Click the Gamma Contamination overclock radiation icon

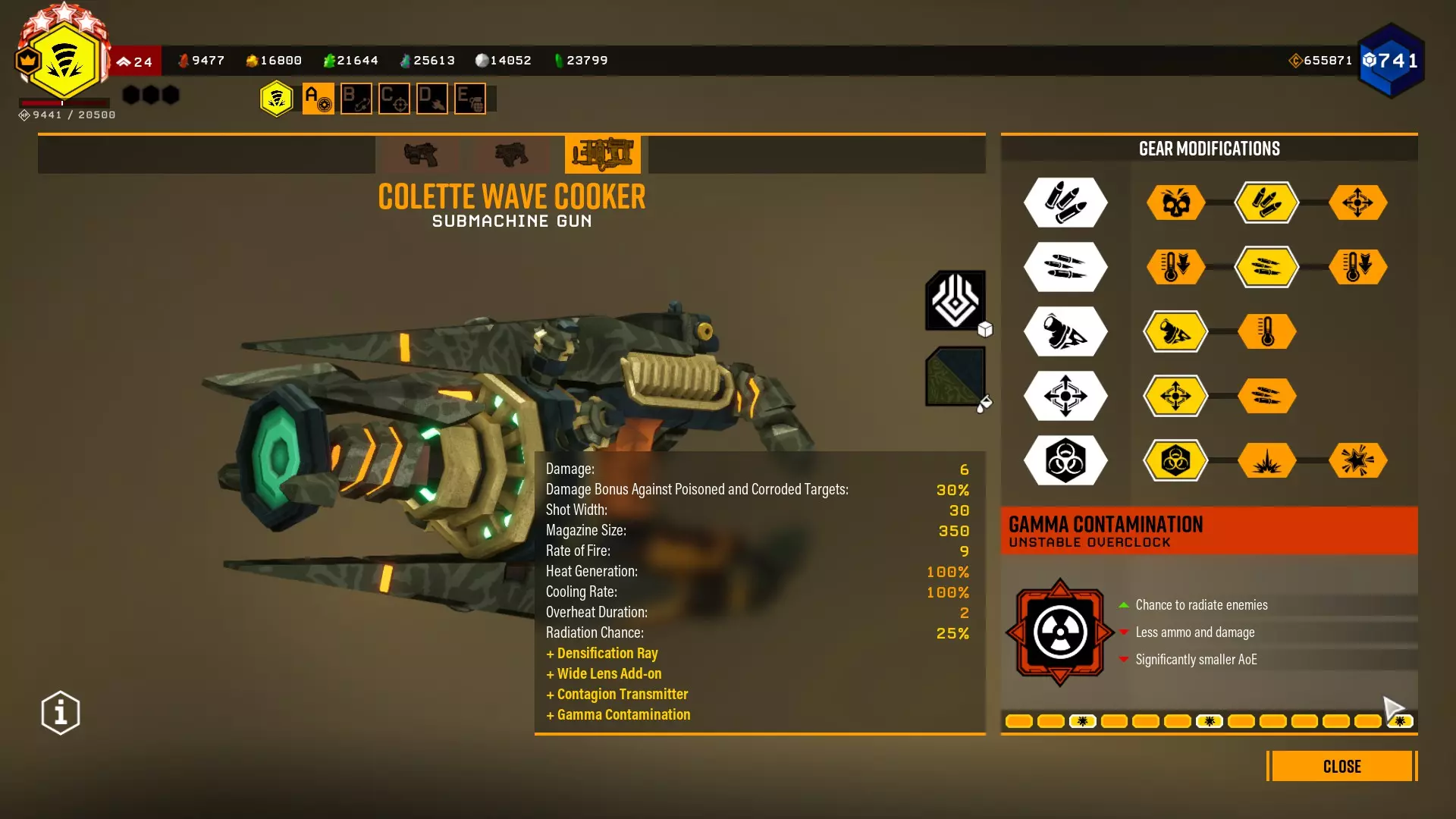click(1059, 632)
